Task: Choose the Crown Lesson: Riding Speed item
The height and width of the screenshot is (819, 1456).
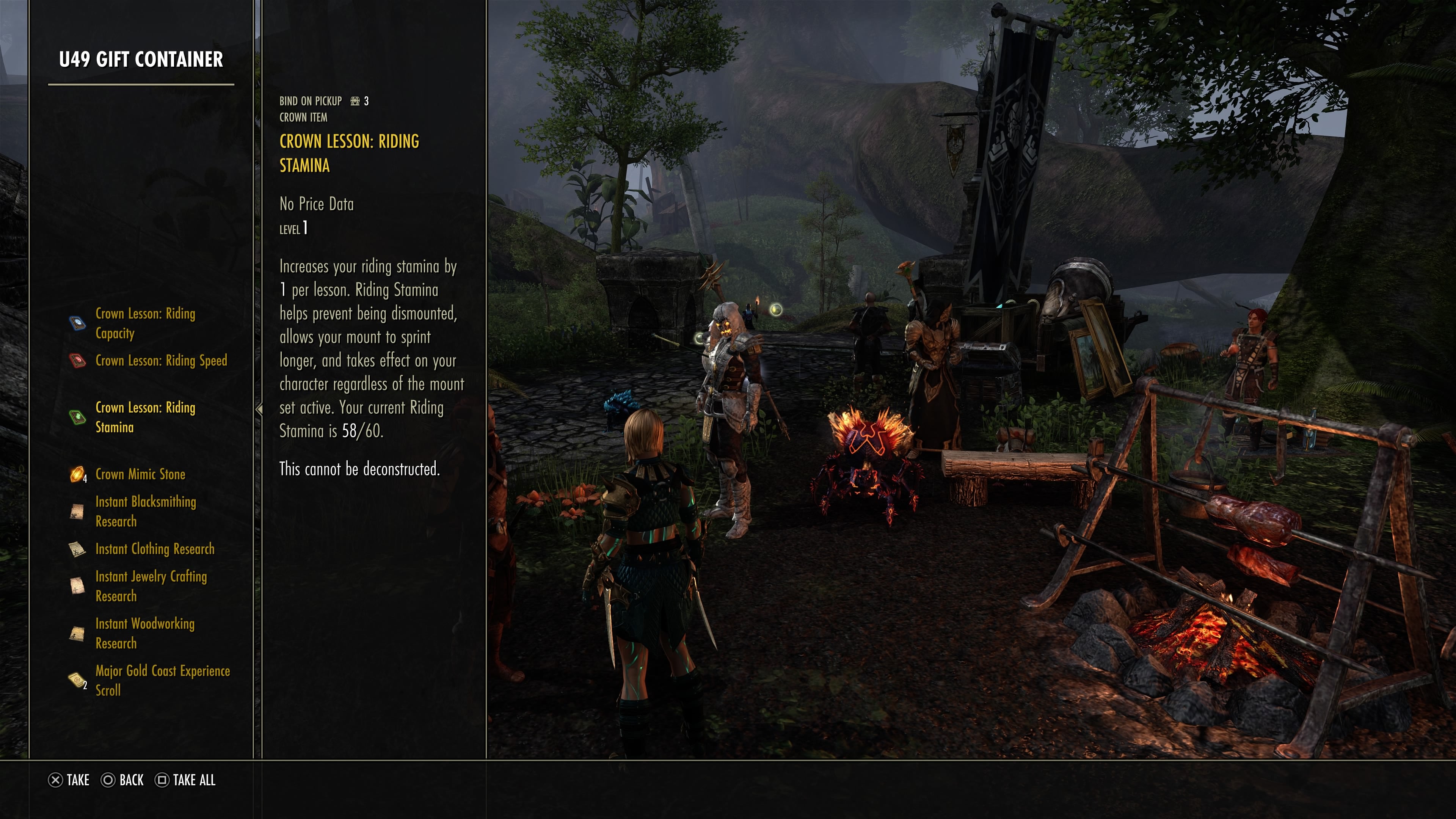Action: 160,361
